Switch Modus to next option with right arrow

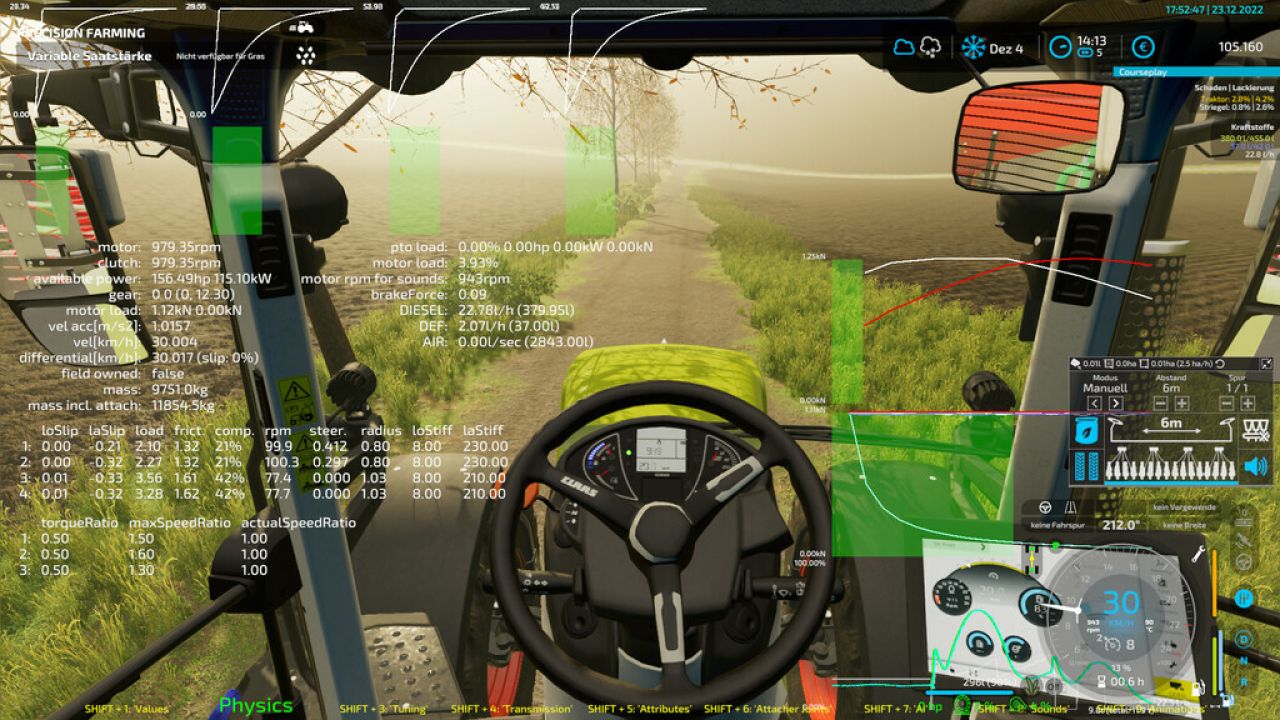(x=1116, y=404)
